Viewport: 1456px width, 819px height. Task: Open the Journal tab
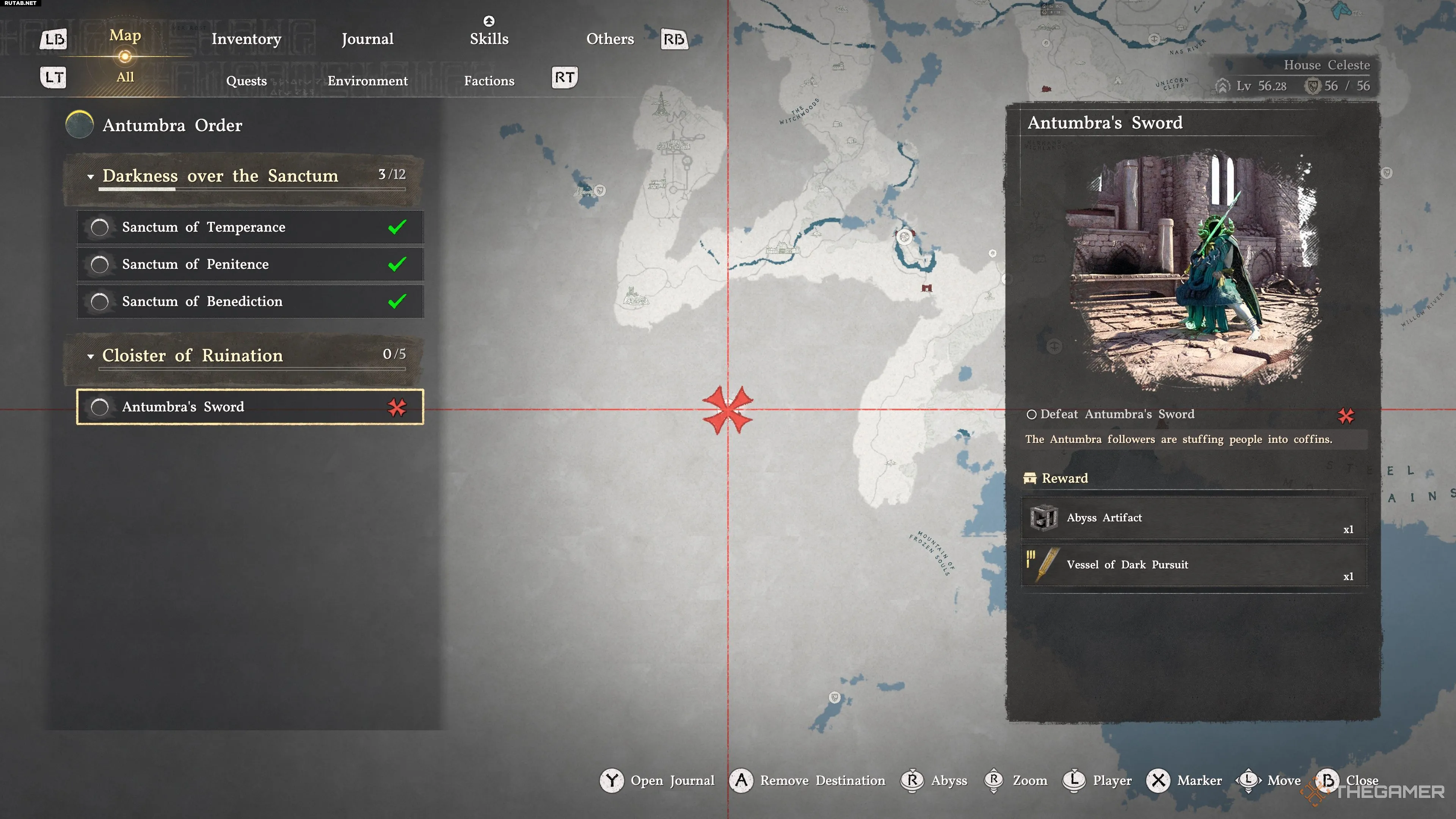(x=367, y=39)
